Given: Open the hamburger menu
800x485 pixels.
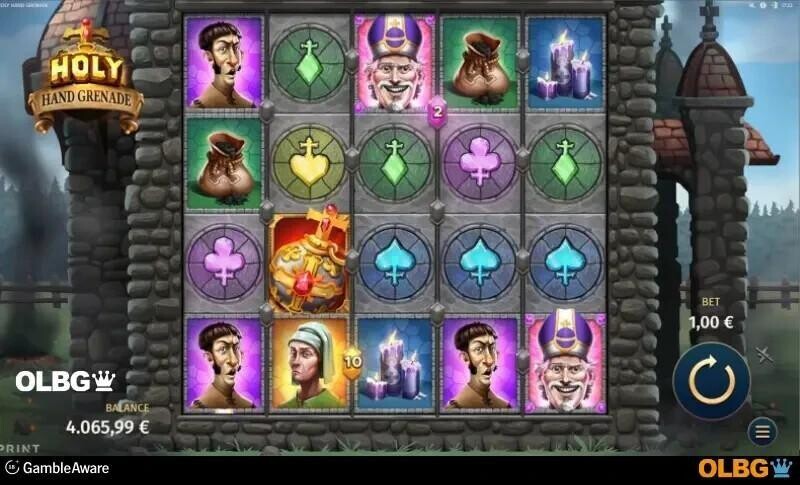Looking at the screenshot, I should pos(761,433).
